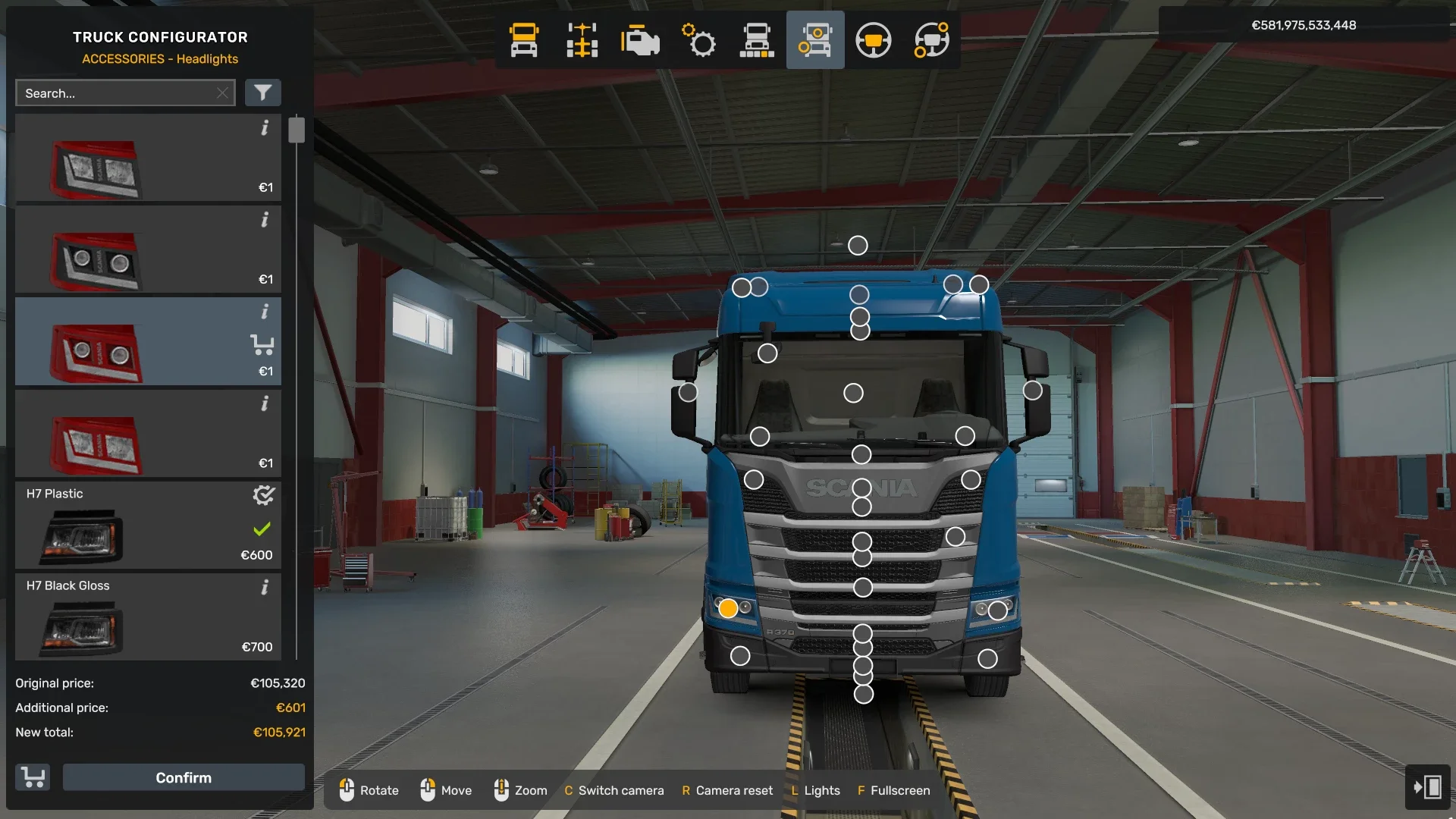1456x819 pixels.
Task: Select the steering wheel Interior icon
Action: tap(873, 40)
